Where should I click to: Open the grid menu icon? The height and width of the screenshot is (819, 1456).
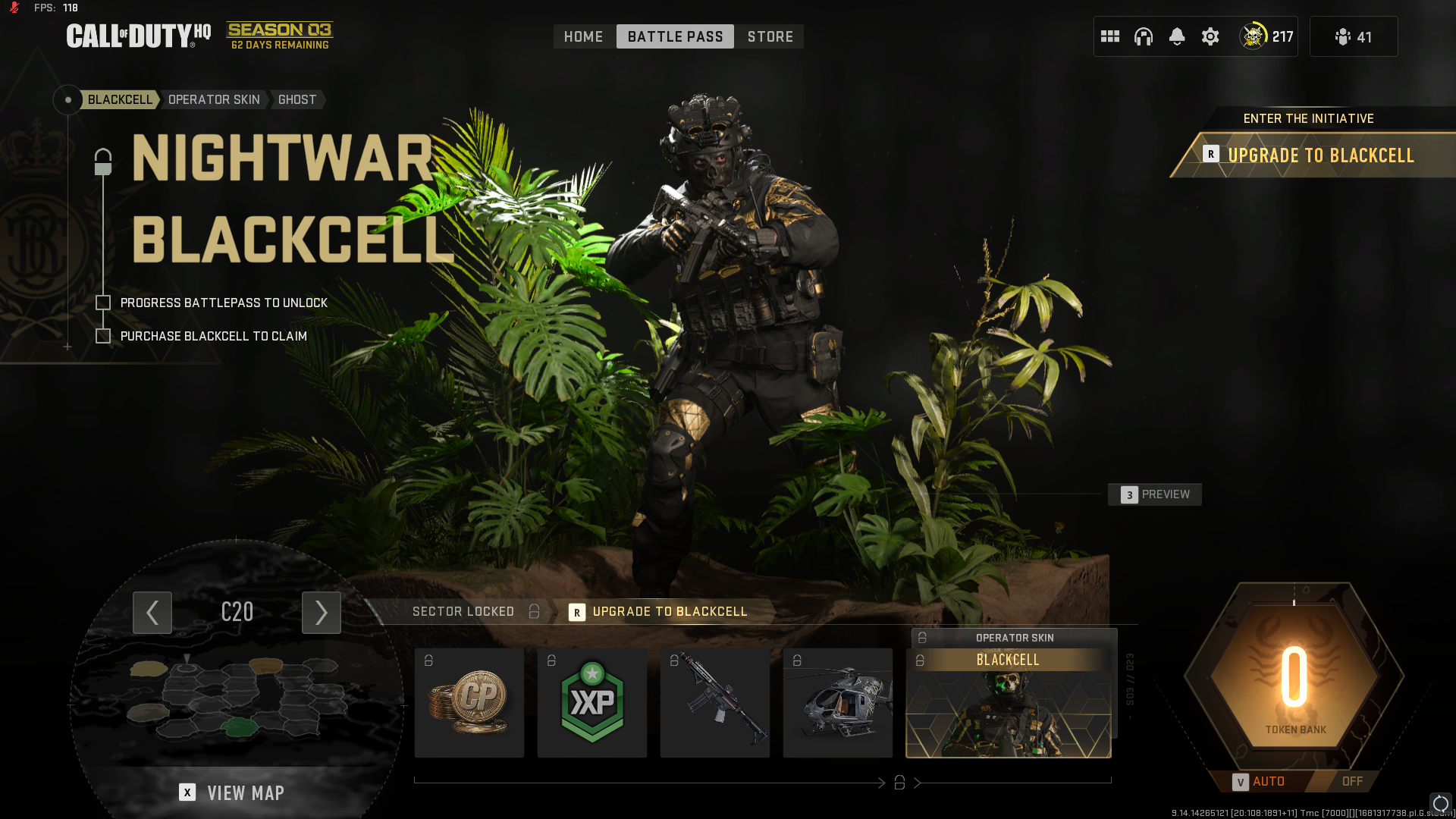point(1110,36)
